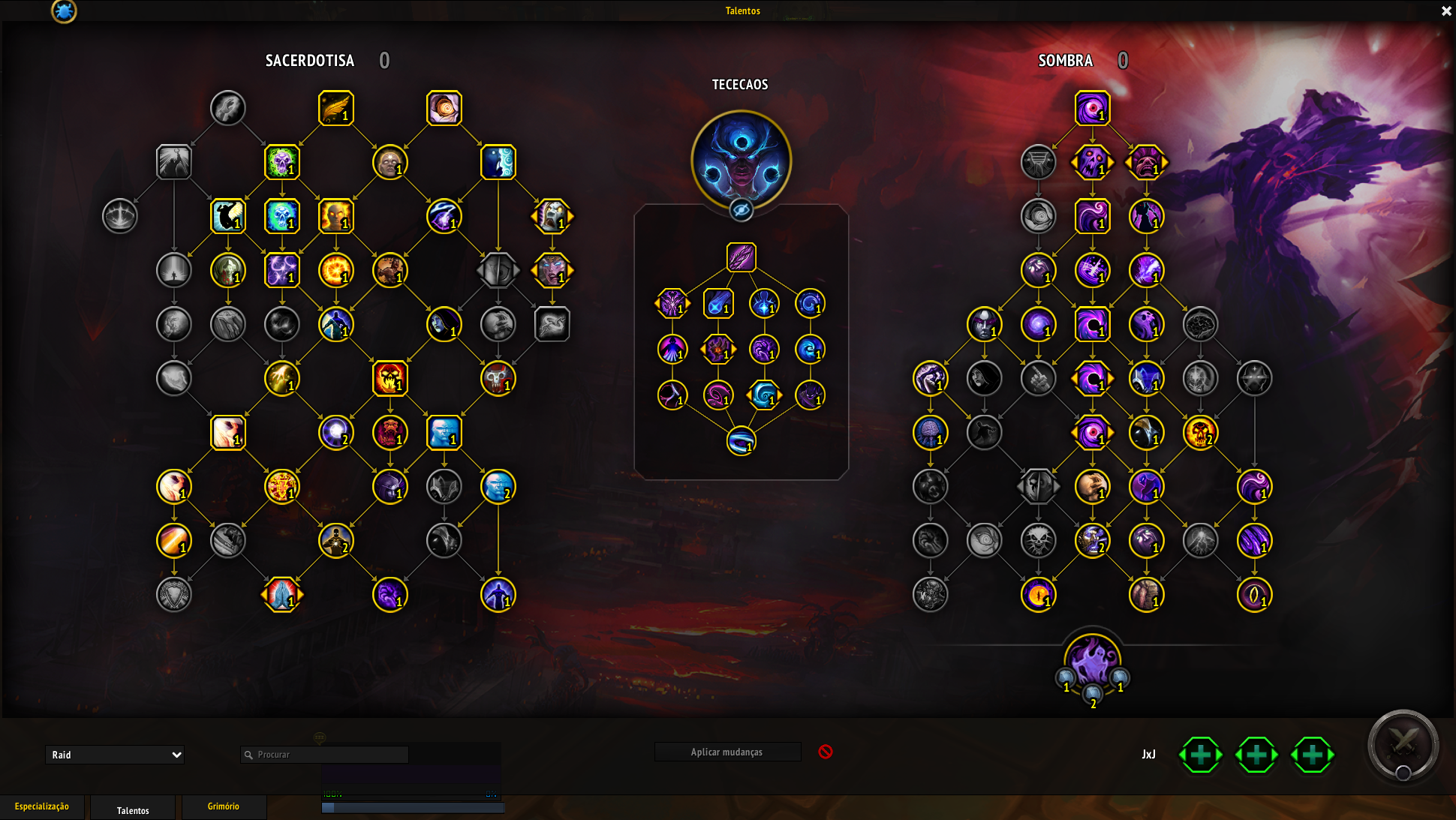The image size is (1456, 820).
Task: Select the glowing green skull priest talent
Action: click(x=281, y=162)
